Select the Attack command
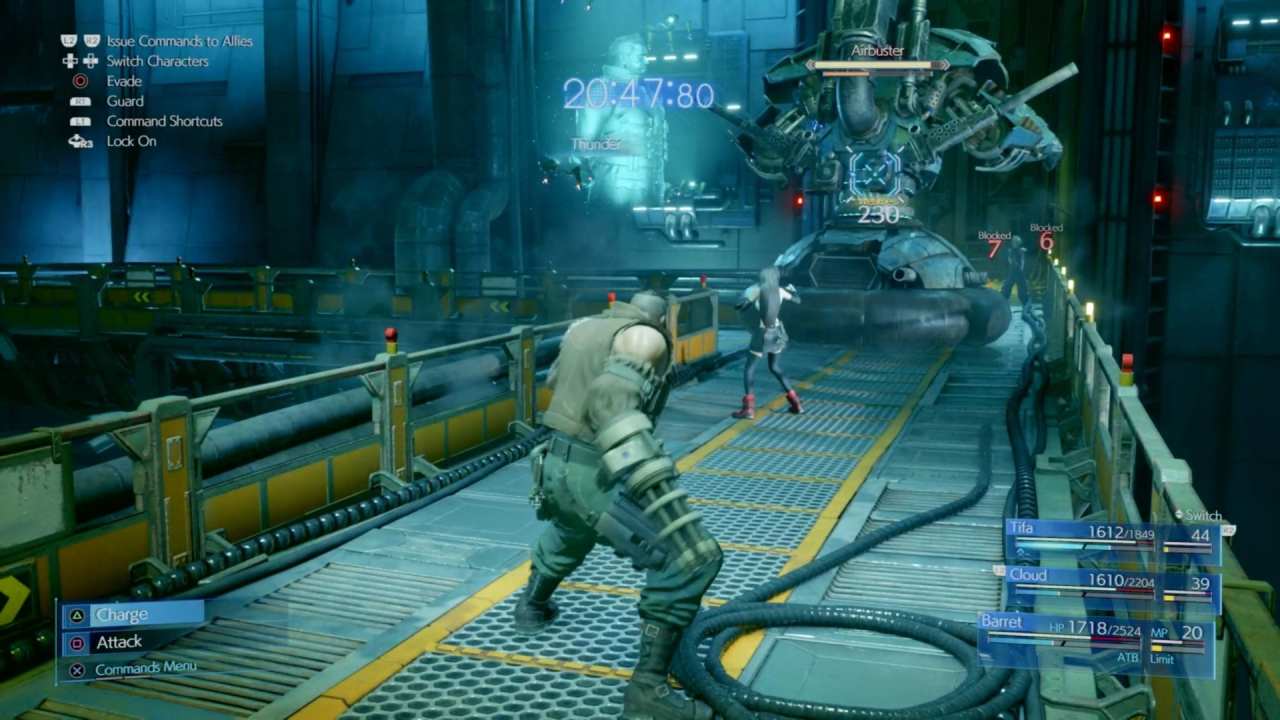This screenshot has width=1280, height=720. 119,642
